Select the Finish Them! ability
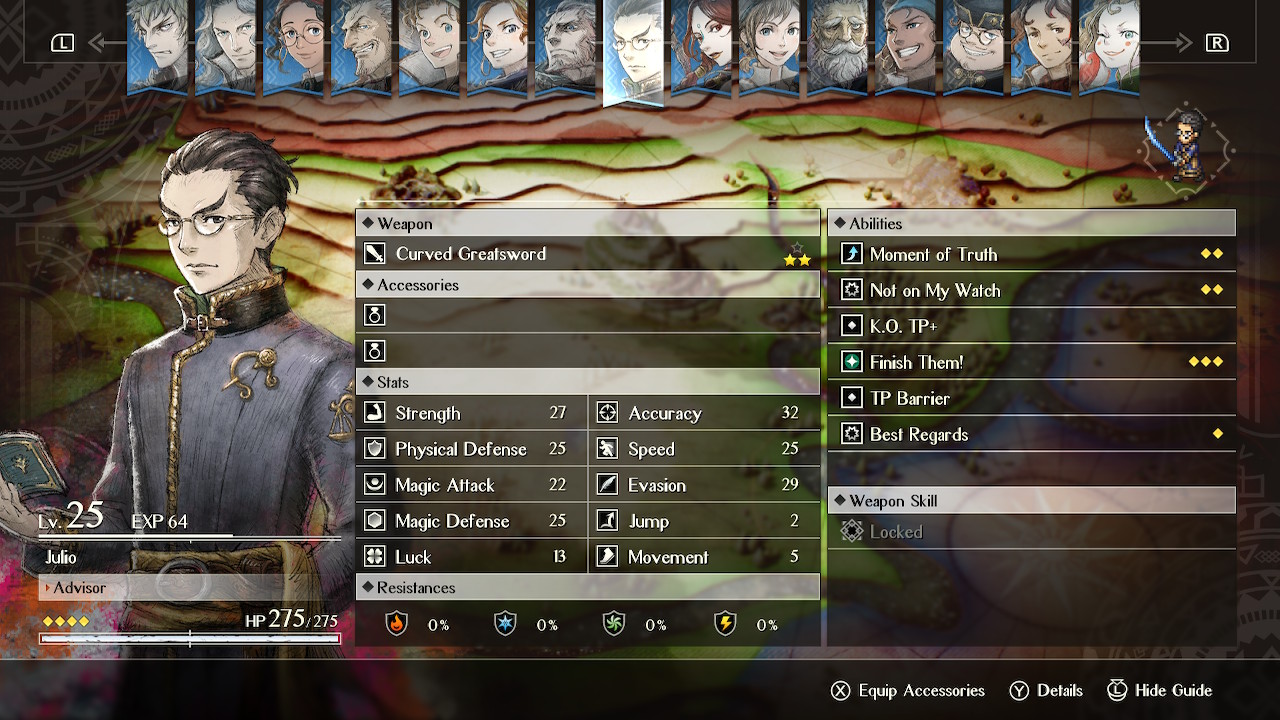 1031,362
